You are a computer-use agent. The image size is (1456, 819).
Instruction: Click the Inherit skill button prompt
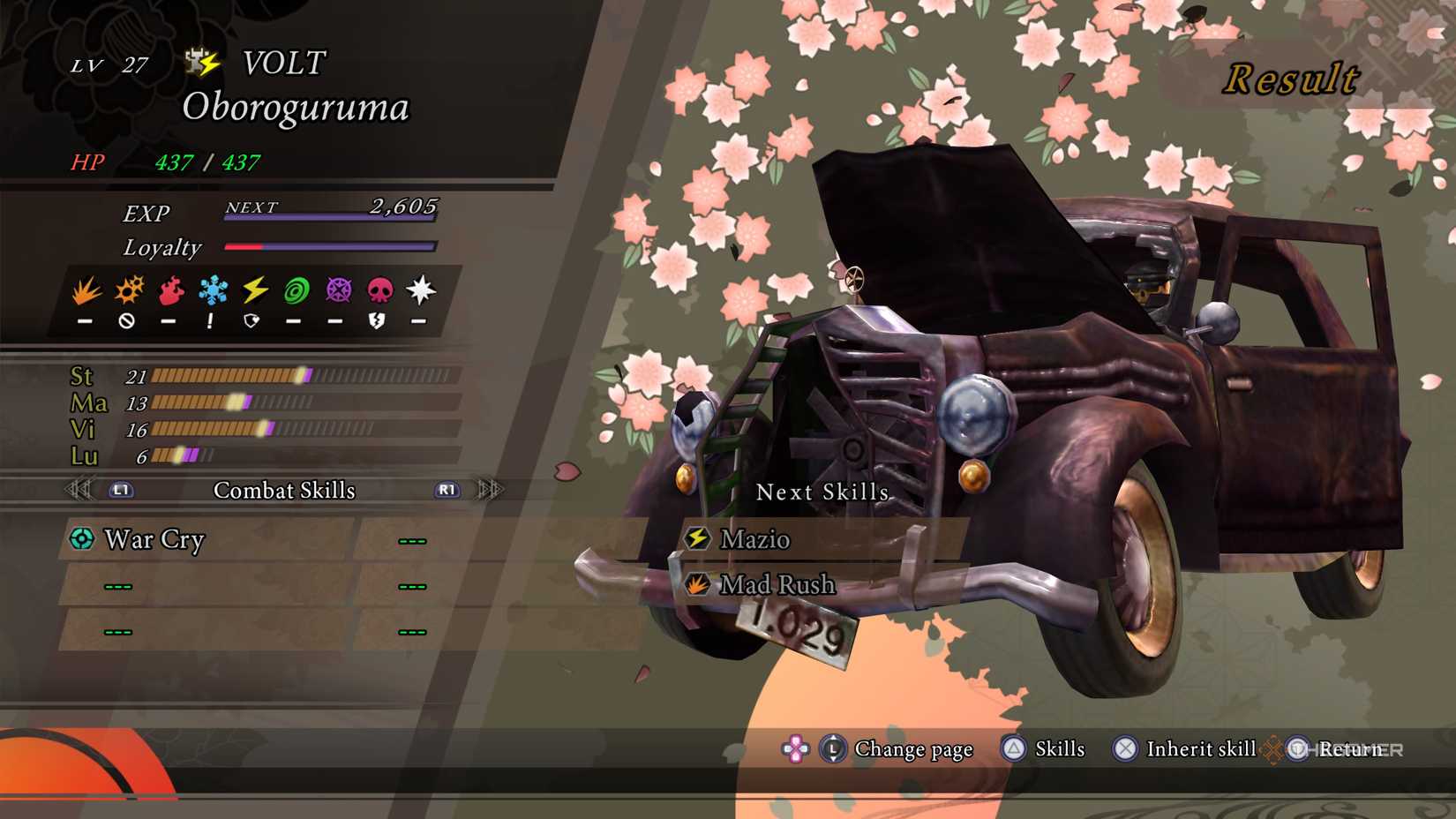pos(1124,749)
